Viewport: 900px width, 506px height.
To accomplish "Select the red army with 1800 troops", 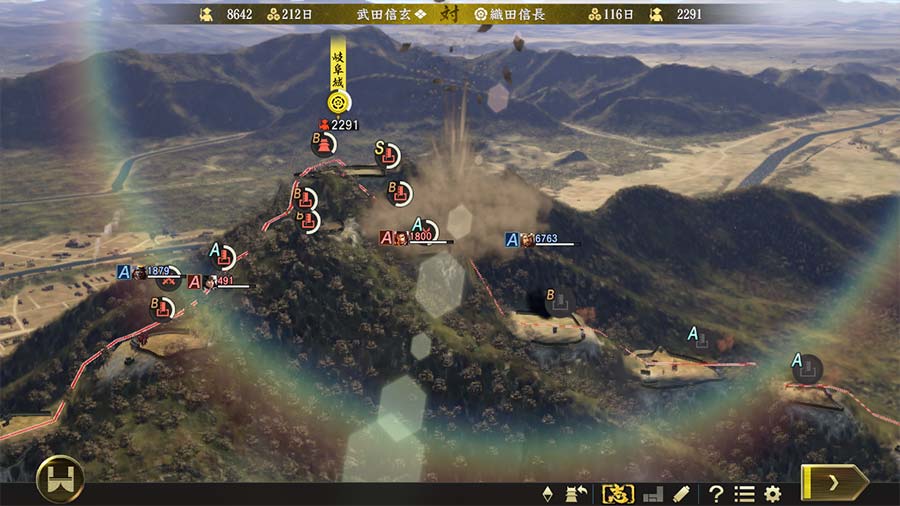I will coord(413,238).
